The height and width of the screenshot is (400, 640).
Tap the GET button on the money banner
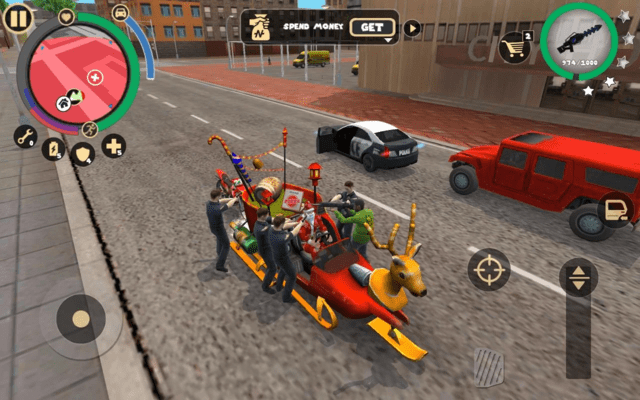point(373,28)
